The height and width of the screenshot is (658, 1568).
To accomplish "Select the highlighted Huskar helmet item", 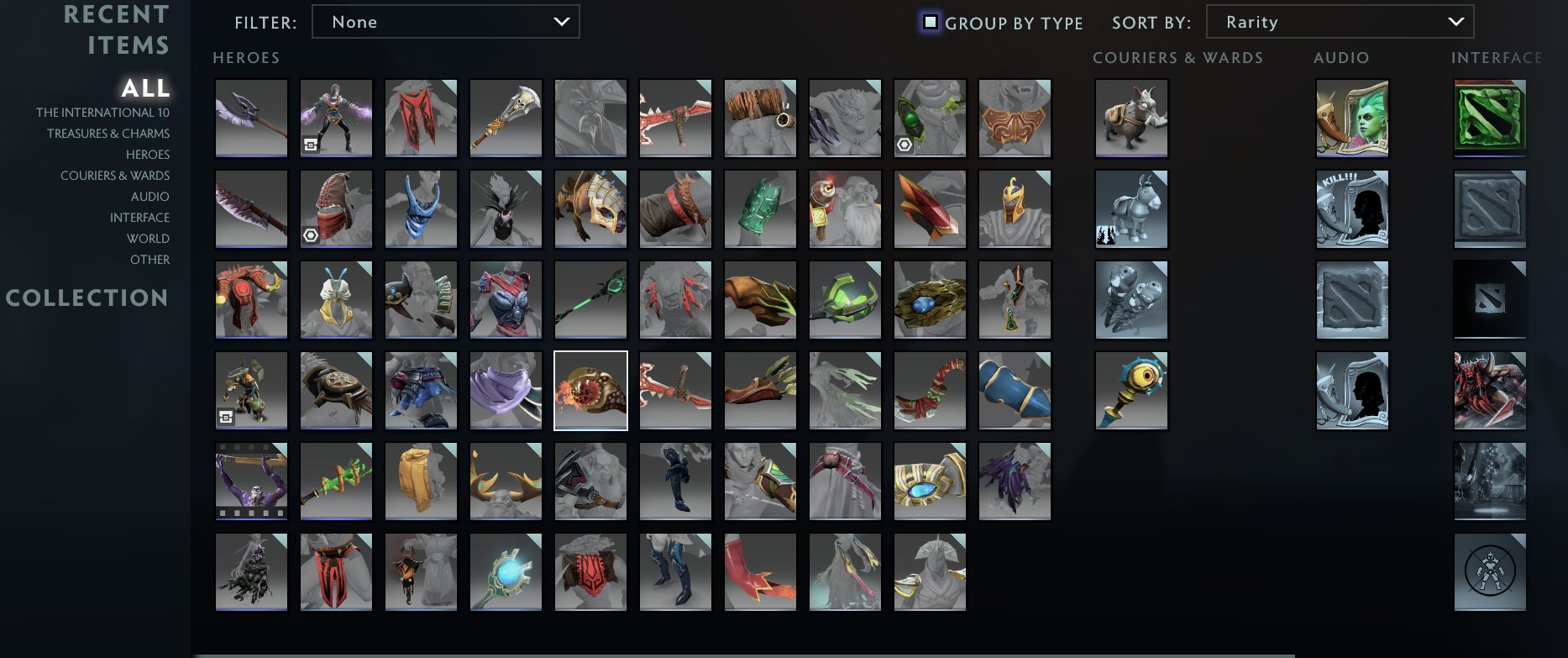I will click(590, 390).
